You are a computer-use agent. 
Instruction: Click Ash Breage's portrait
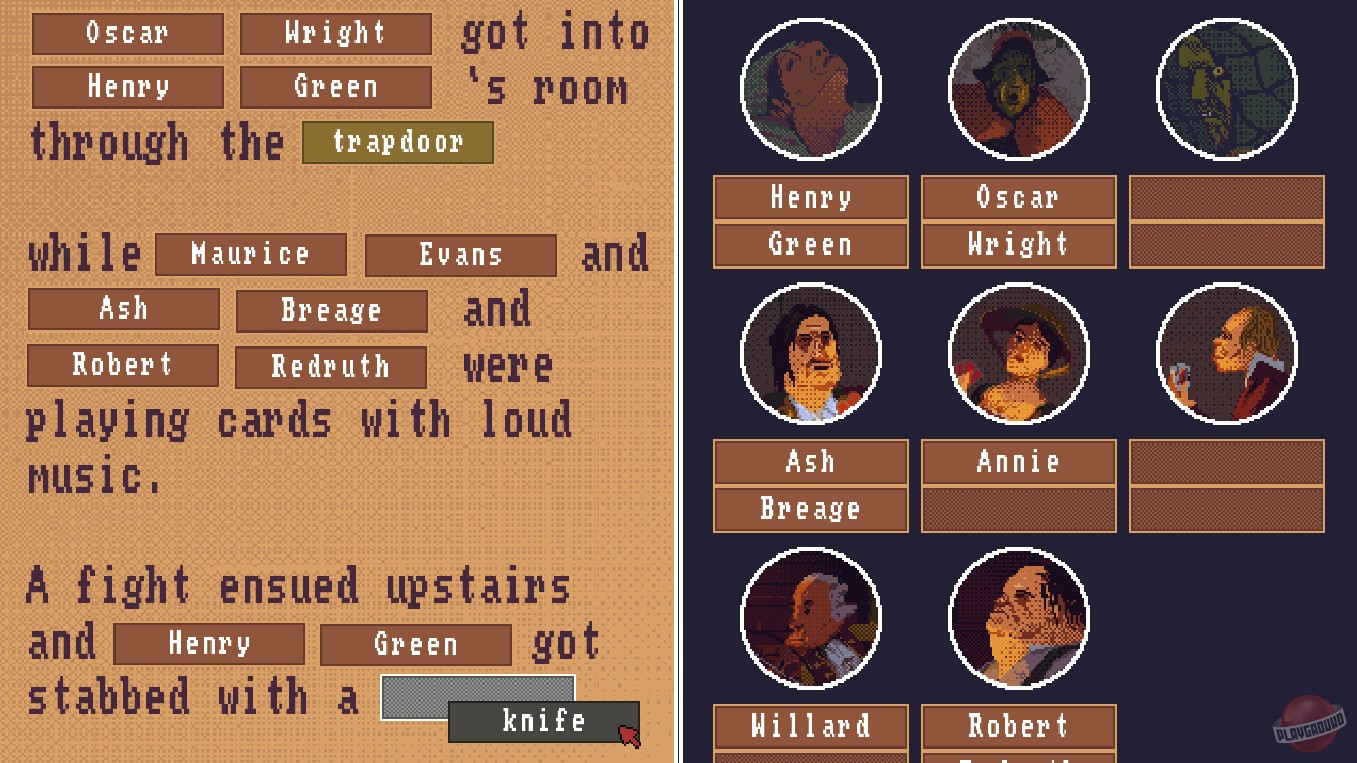pyautogui.click(x=810, y=353)
